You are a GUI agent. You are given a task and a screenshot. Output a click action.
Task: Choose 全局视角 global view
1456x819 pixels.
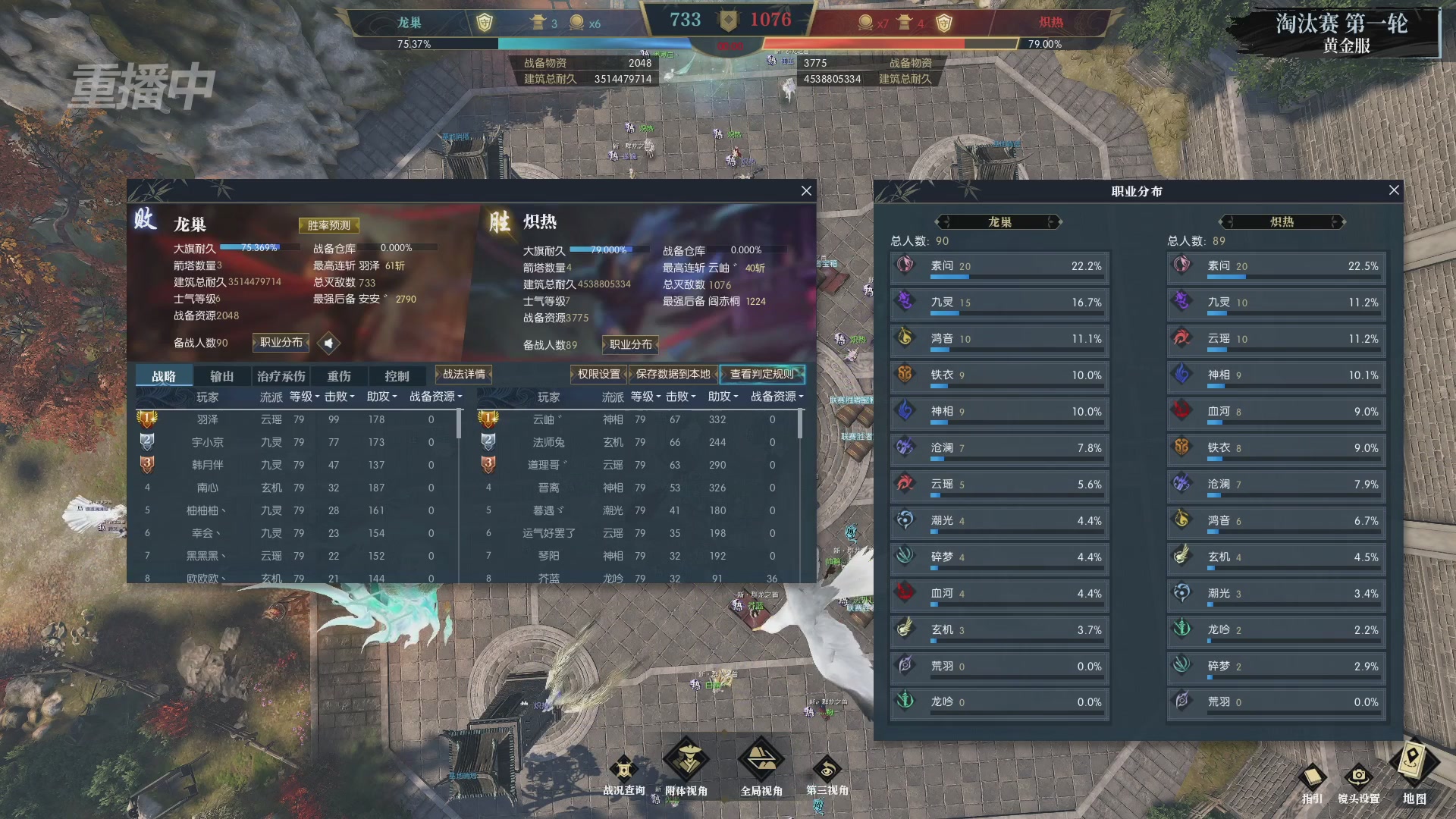(761, 762)
